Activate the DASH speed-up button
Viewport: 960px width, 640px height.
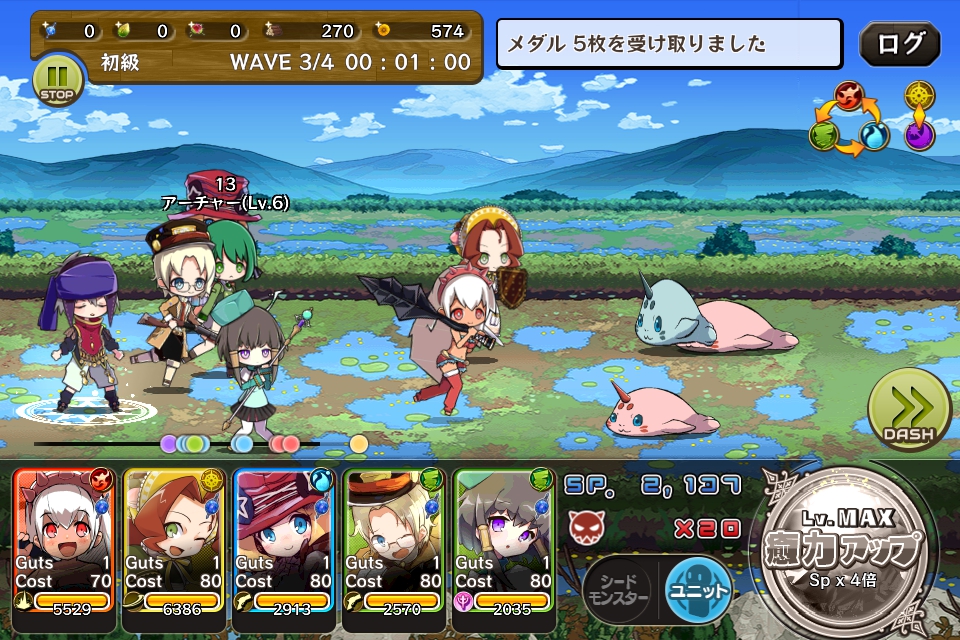[908, 408]
